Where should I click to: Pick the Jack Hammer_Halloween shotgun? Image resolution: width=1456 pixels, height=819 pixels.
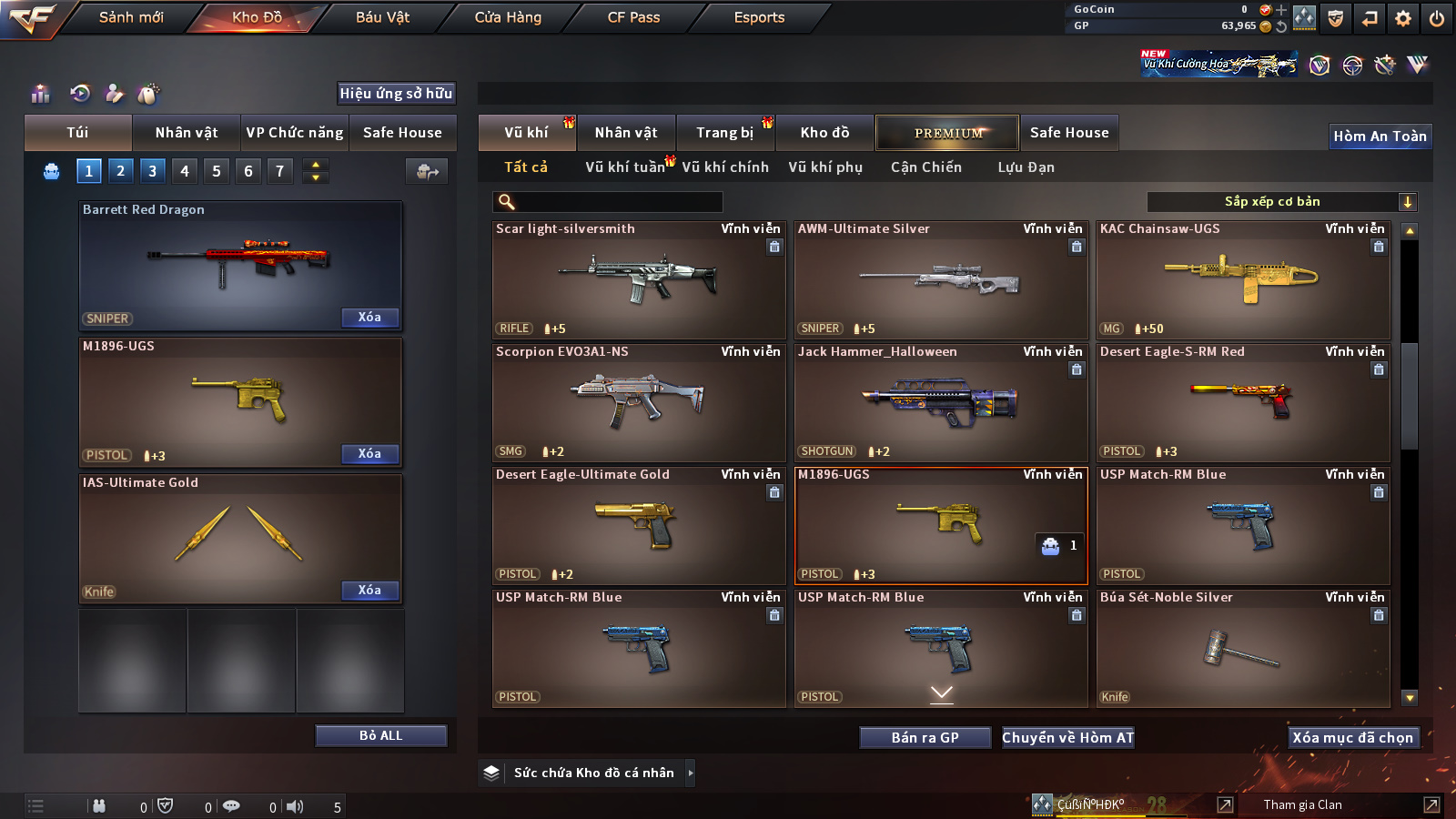pyautogui.click(x=941, y=403)
